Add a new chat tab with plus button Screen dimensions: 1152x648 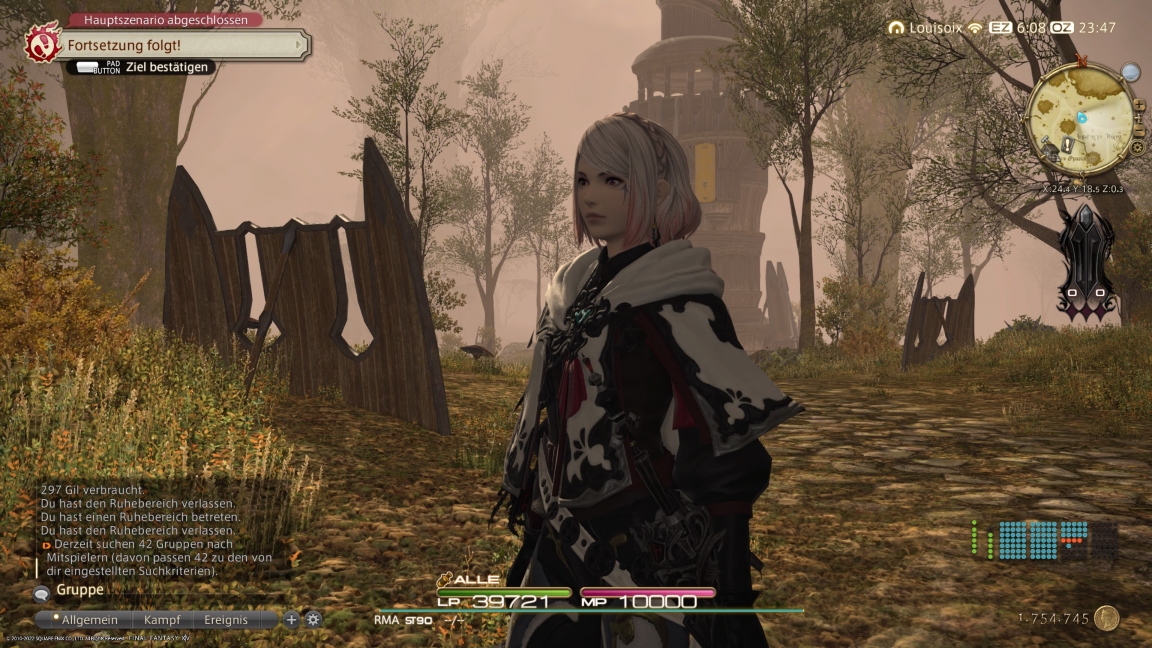[x=292, y=620]
